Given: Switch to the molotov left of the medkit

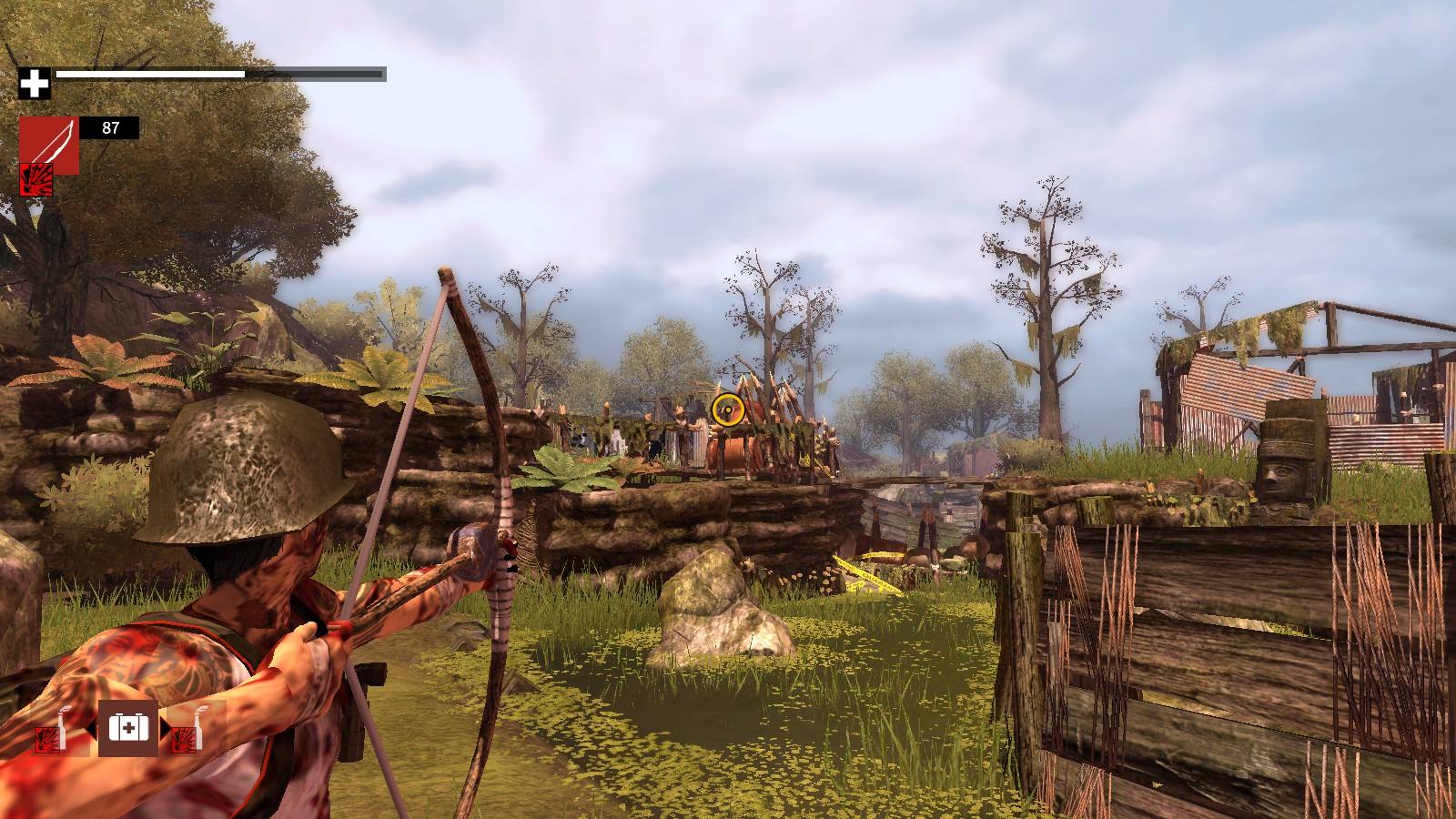Looking at the screenshot, I should pyautogui.click(x=51, y=729).
